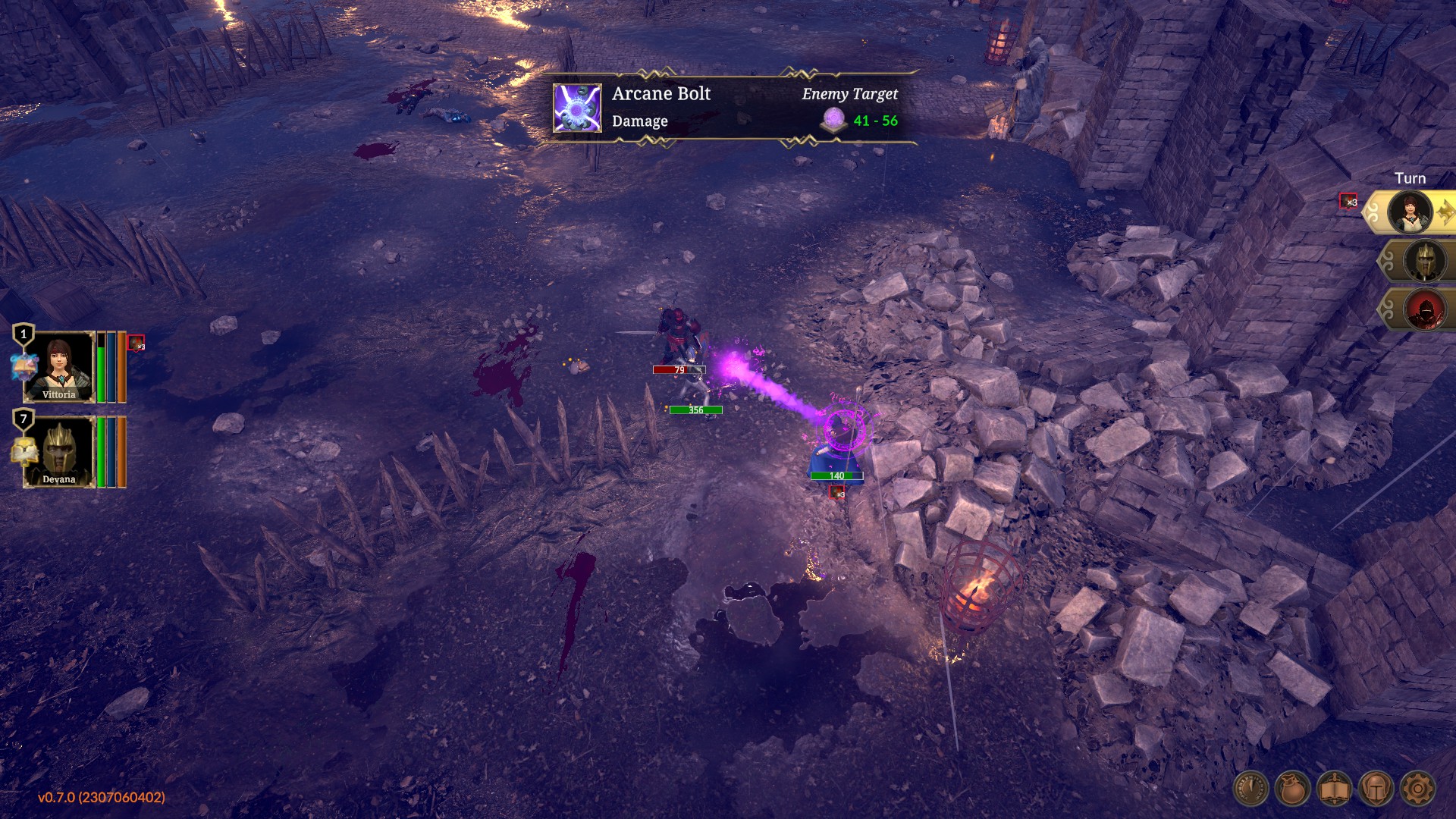
Task: Expand the arrow on Vittoria's active turn banner
Action: pyautogui.click(x=1445, y=212)
